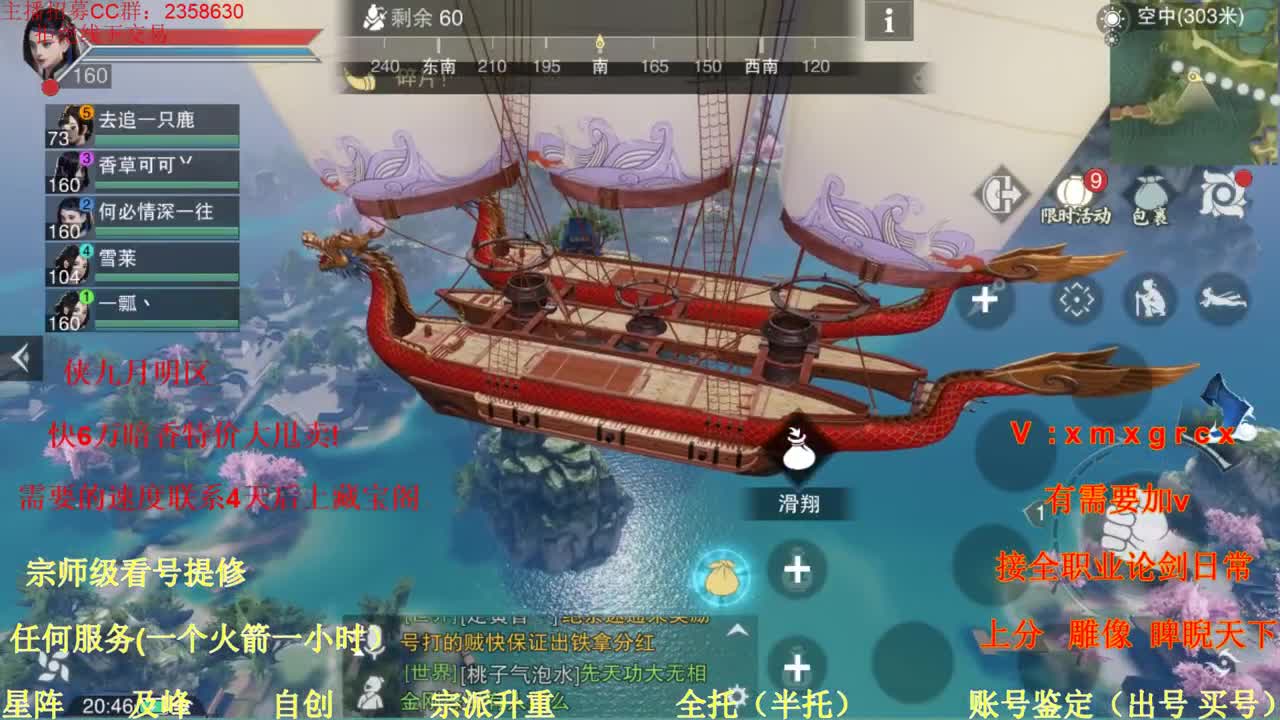
Task: Open the sect icon with red notification dot
Action: pos(1224,192)
